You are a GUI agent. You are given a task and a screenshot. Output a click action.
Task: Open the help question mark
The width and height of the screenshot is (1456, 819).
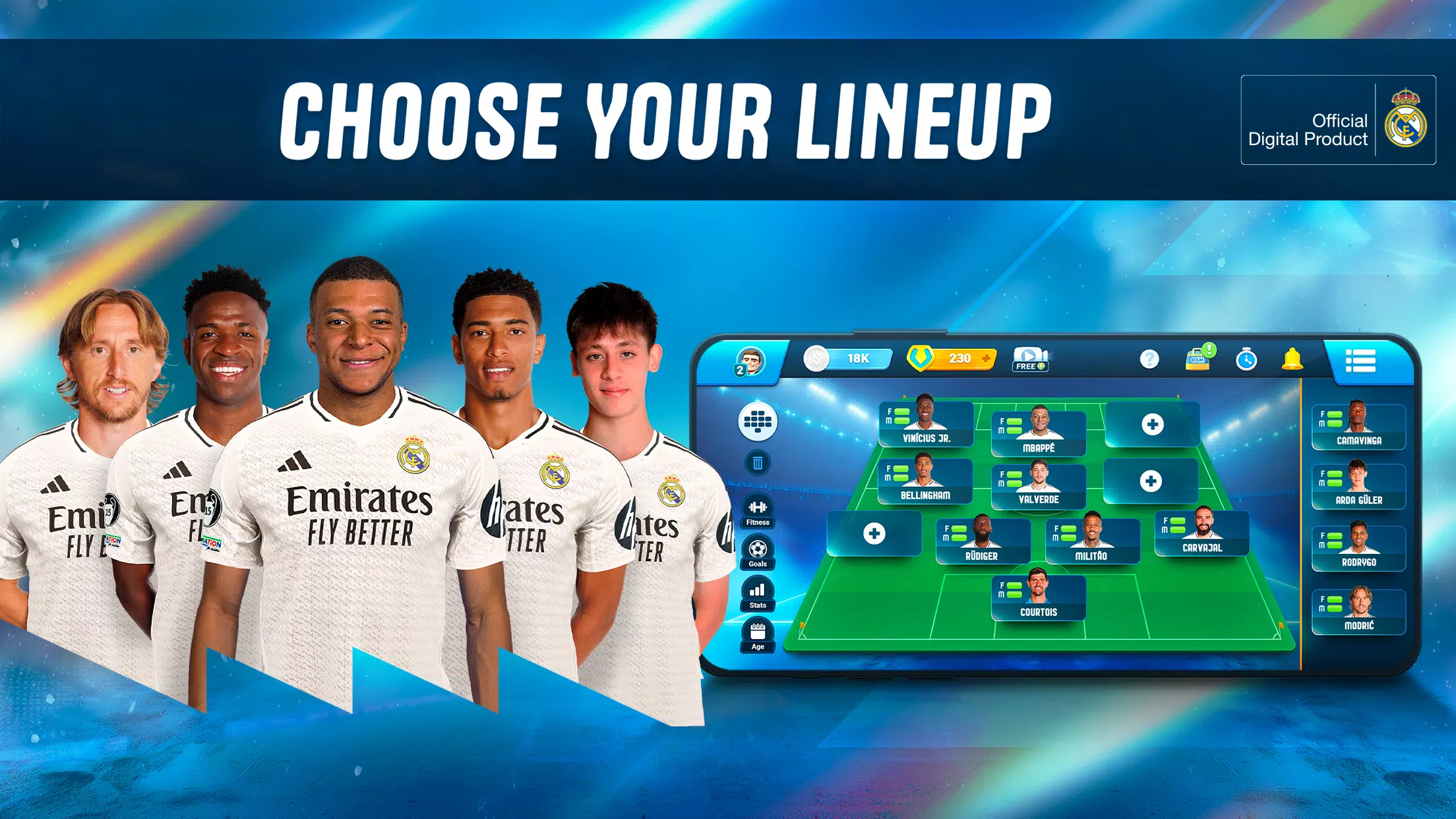pos(1149,359)
